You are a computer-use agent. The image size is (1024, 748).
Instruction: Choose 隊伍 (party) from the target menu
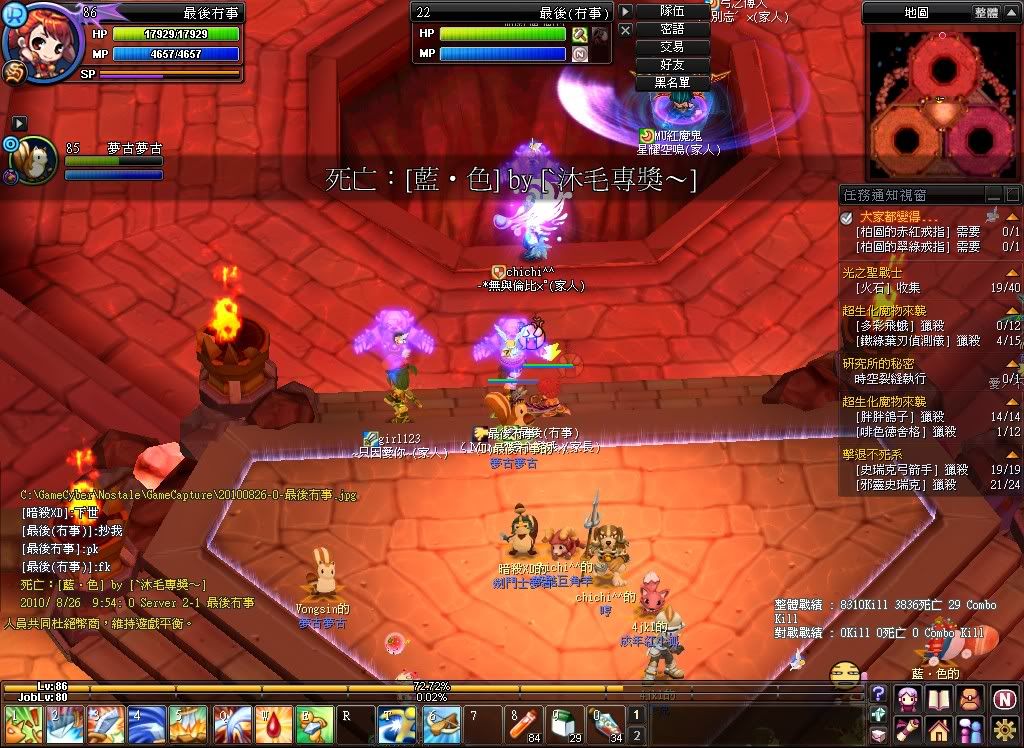[x=672, y=11]
